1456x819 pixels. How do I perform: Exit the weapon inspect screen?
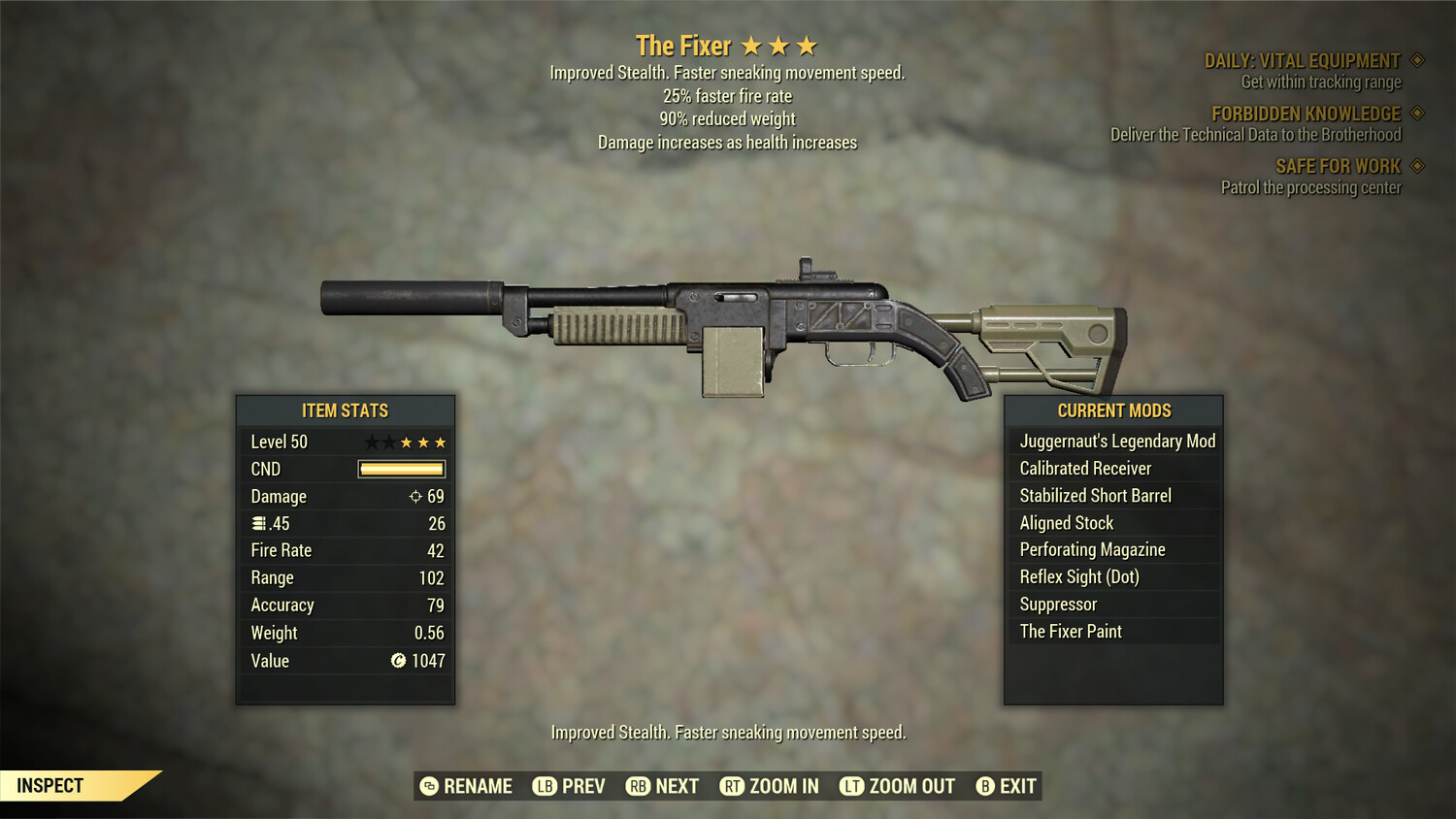tap(1012, 786)
